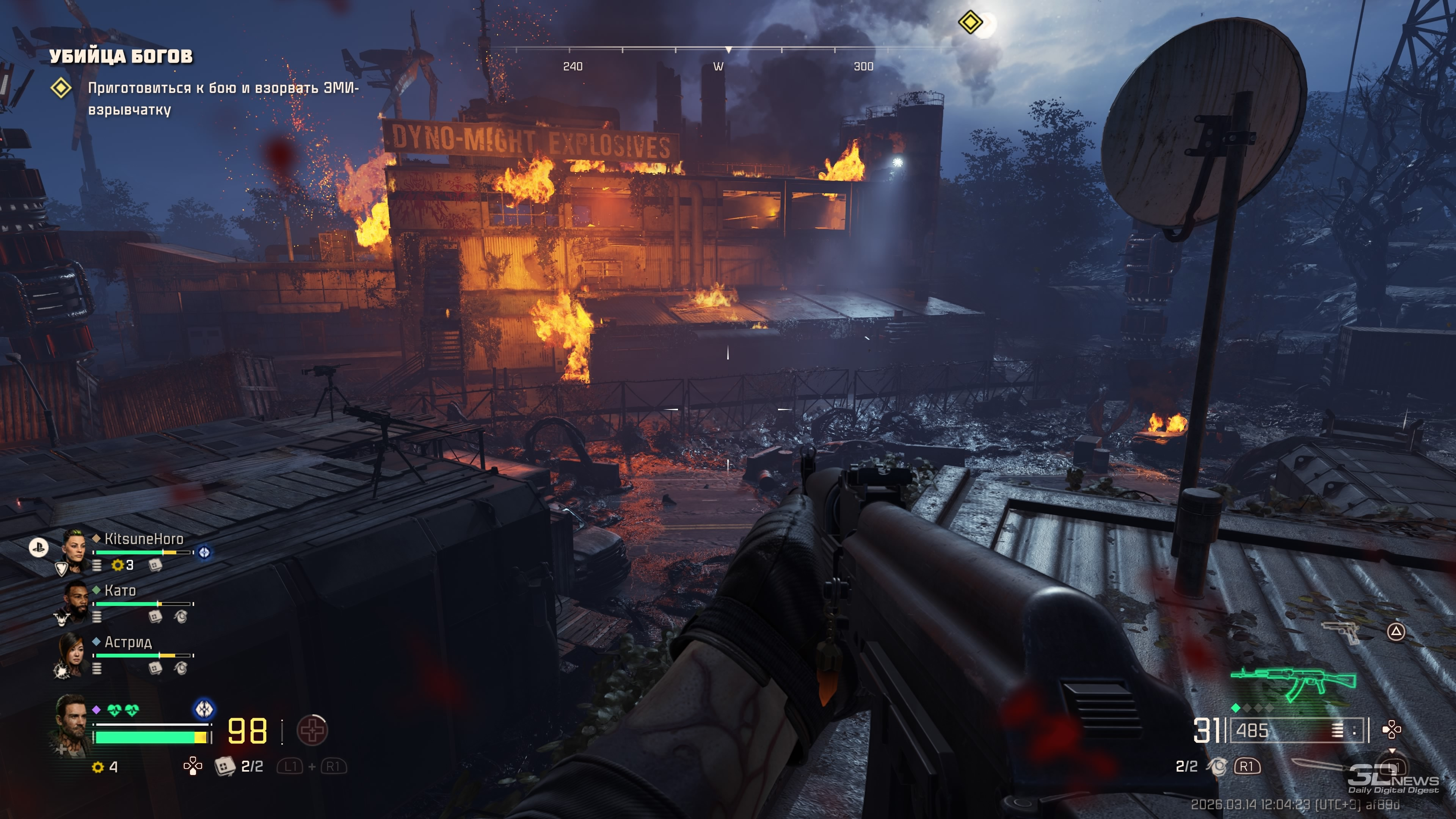
Task: Open the УБИЙЦА БОГОВ mission objective tracker
Action: 121,56
